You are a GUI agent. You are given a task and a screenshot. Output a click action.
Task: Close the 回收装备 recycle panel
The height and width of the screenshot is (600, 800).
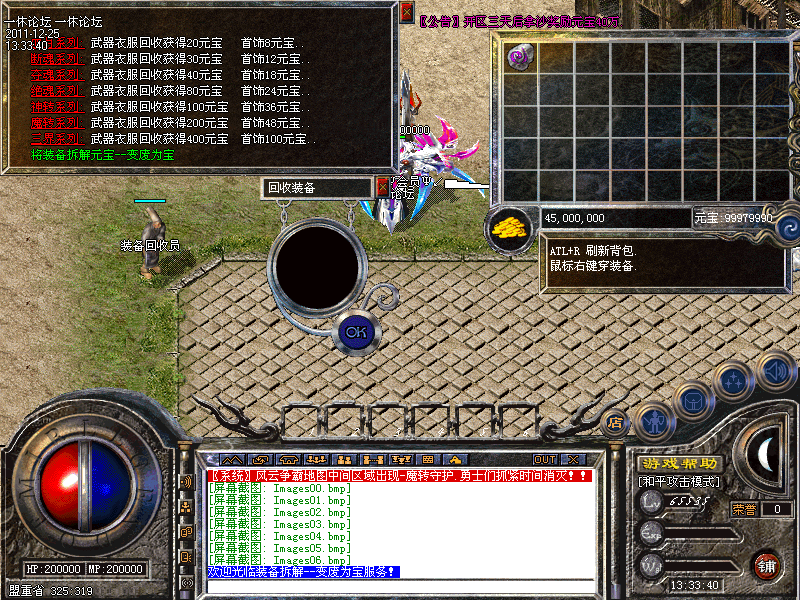click(383, 187)
